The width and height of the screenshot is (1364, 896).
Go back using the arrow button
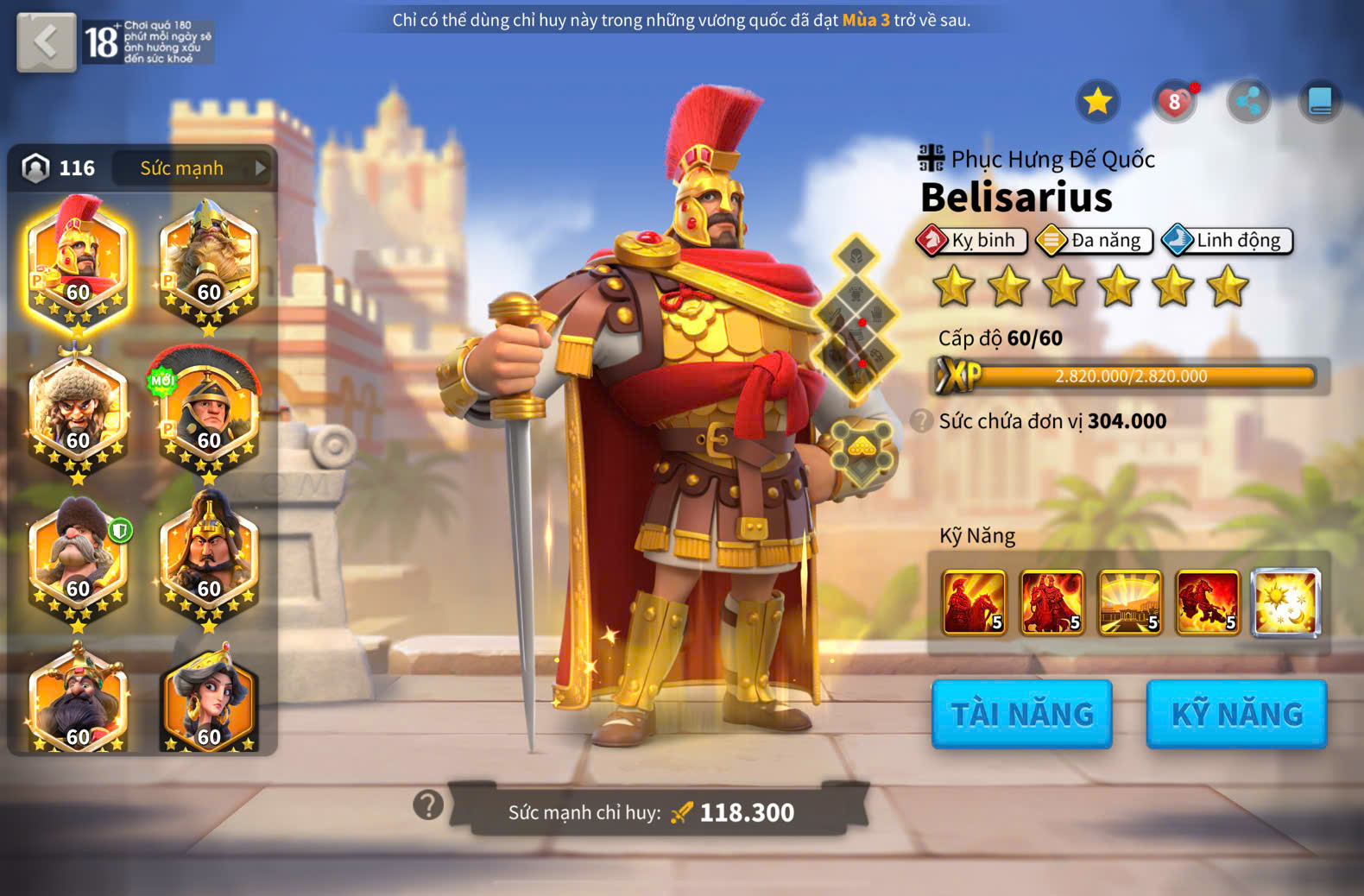(47, 41)
